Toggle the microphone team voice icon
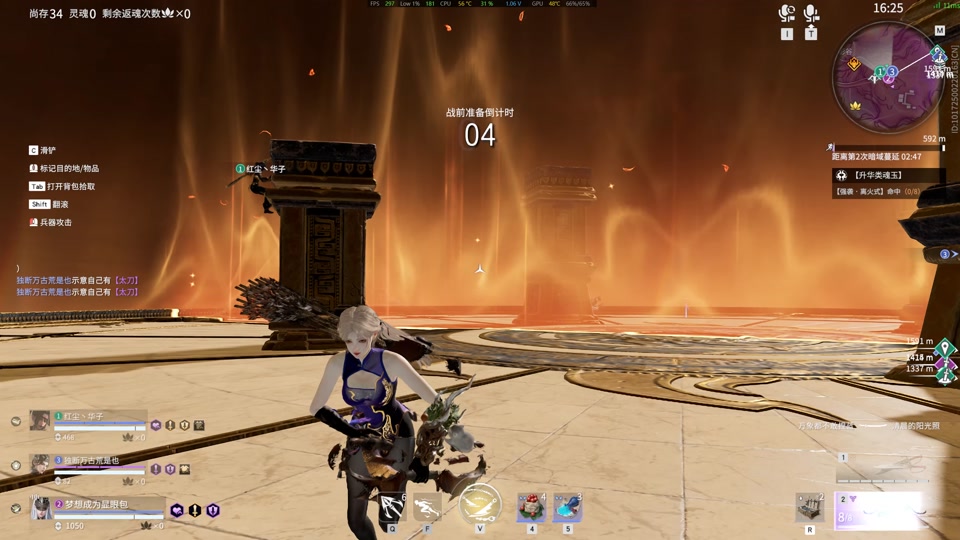Screen dimensions: 960x540 [811, 14]
